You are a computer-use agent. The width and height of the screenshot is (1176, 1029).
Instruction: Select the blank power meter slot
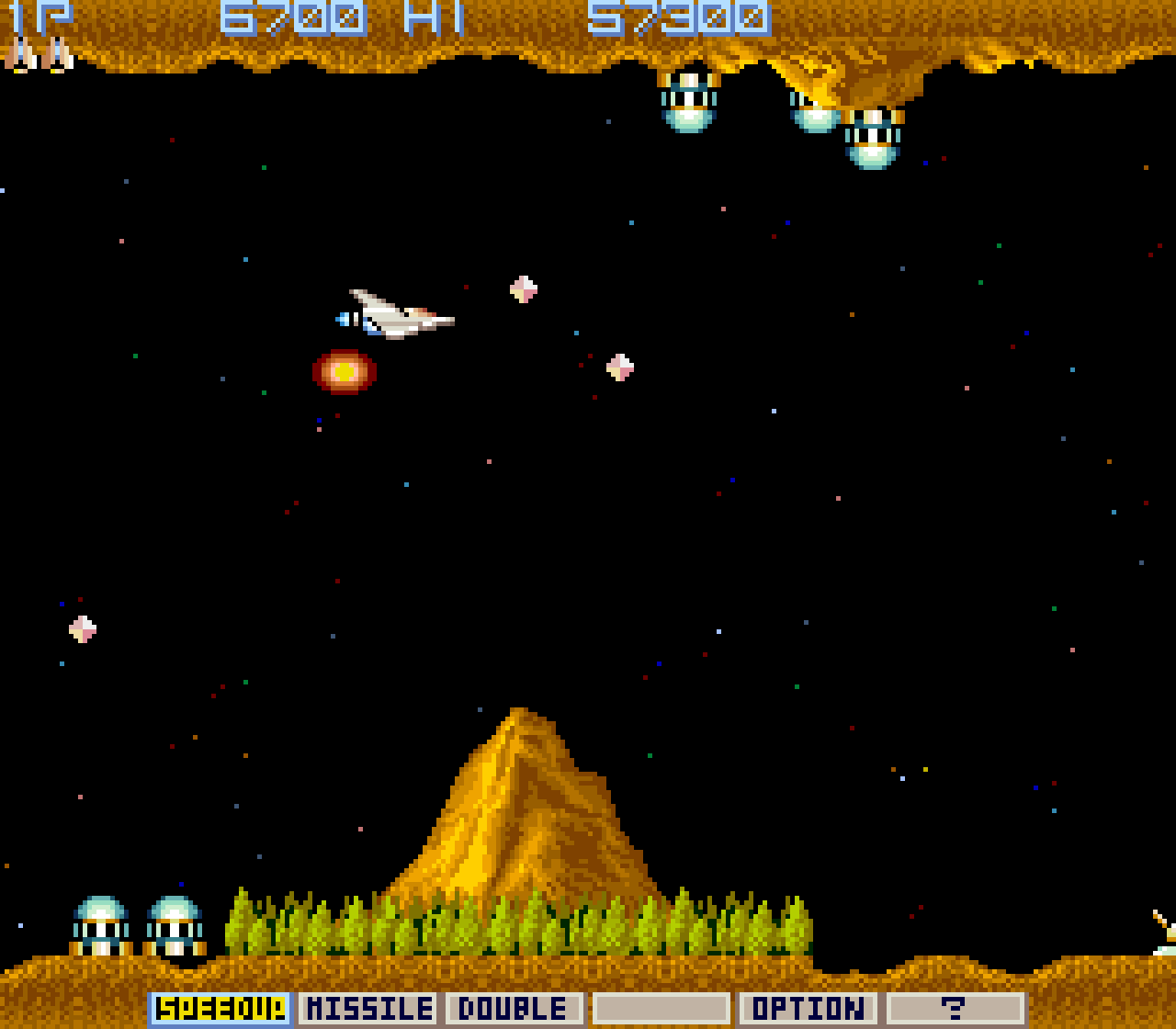(x=661, y=1009)
